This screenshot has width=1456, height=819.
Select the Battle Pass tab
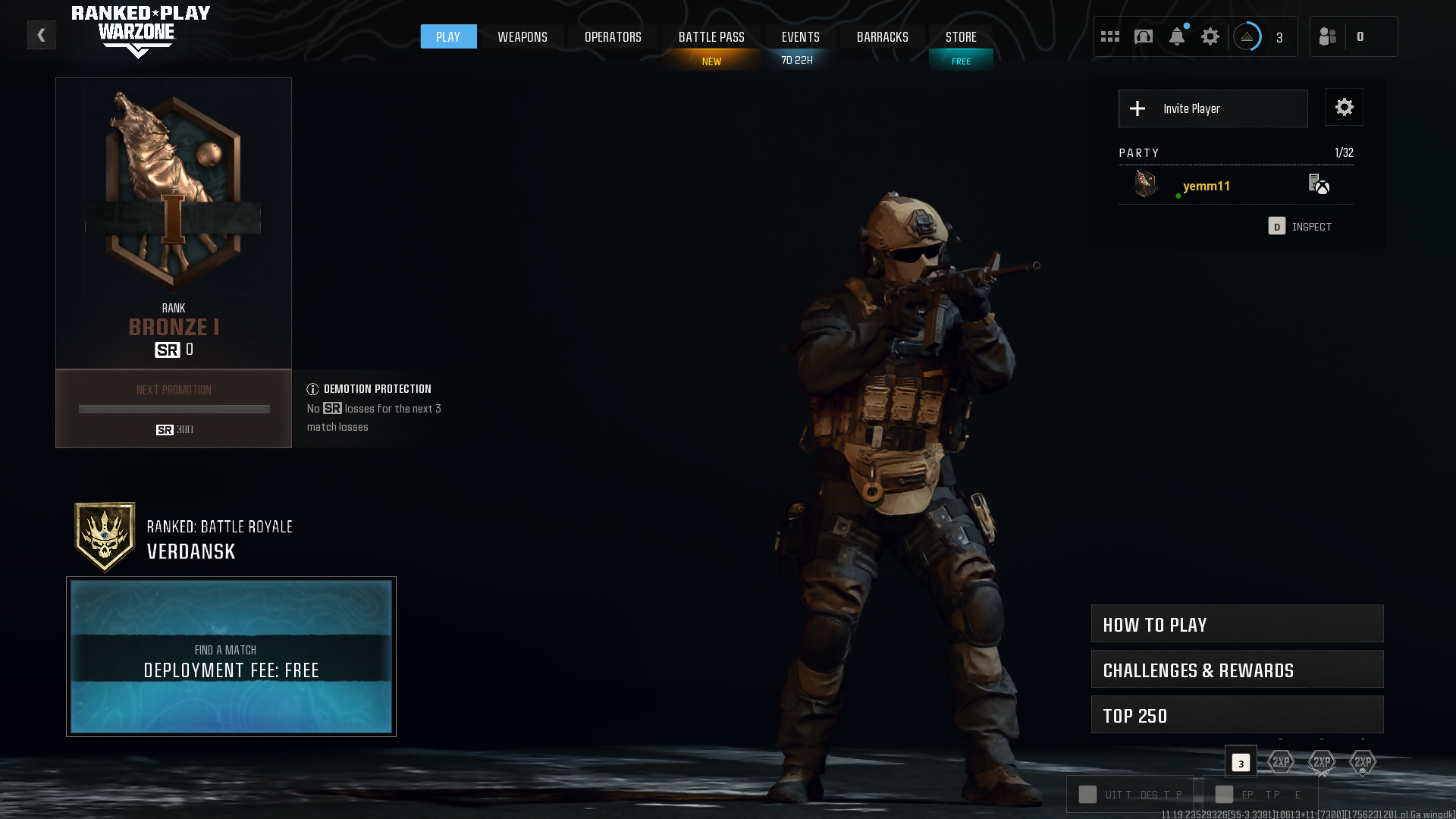point(711,36)
